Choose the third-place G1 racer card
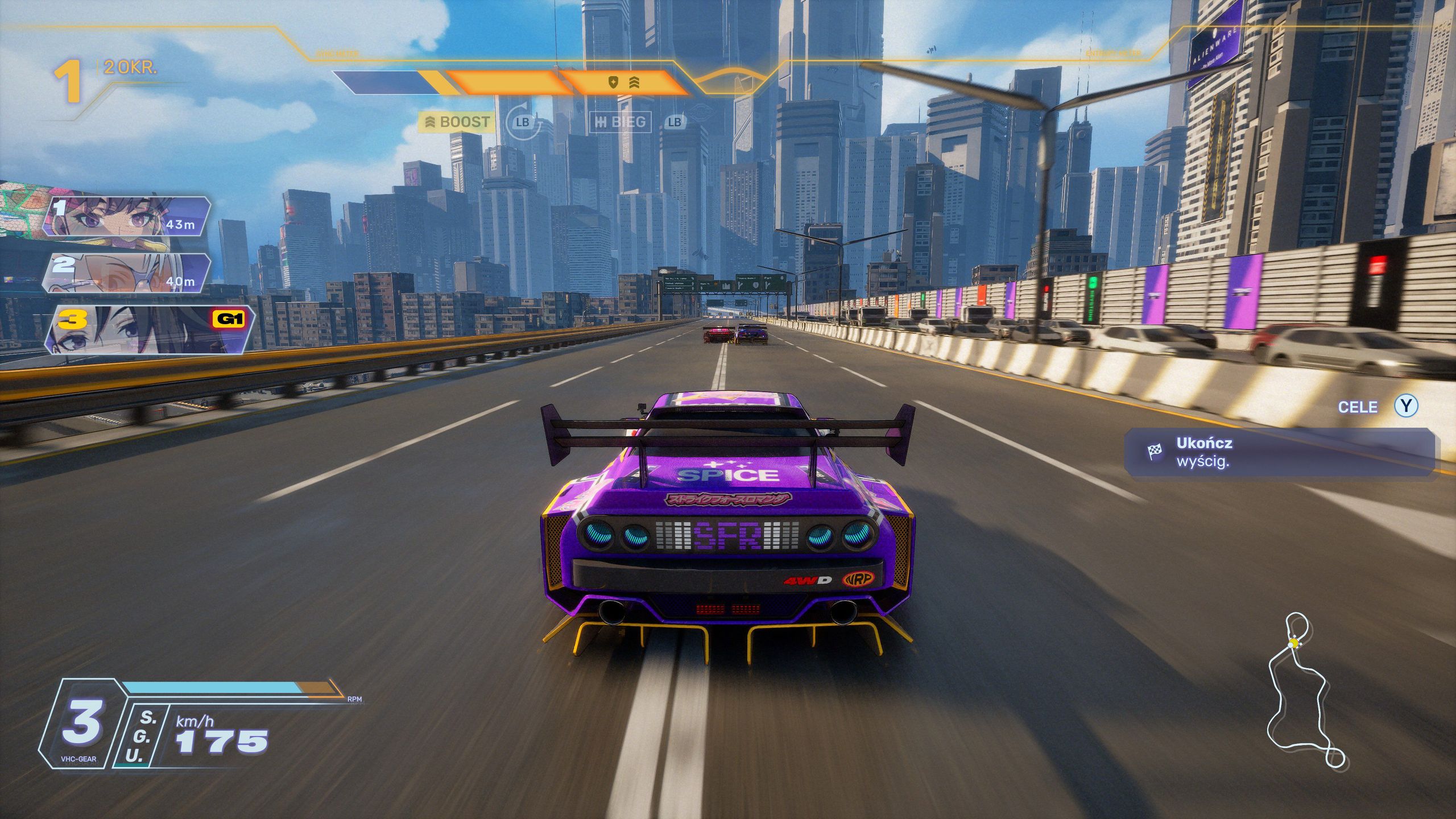 coord(149,329)
